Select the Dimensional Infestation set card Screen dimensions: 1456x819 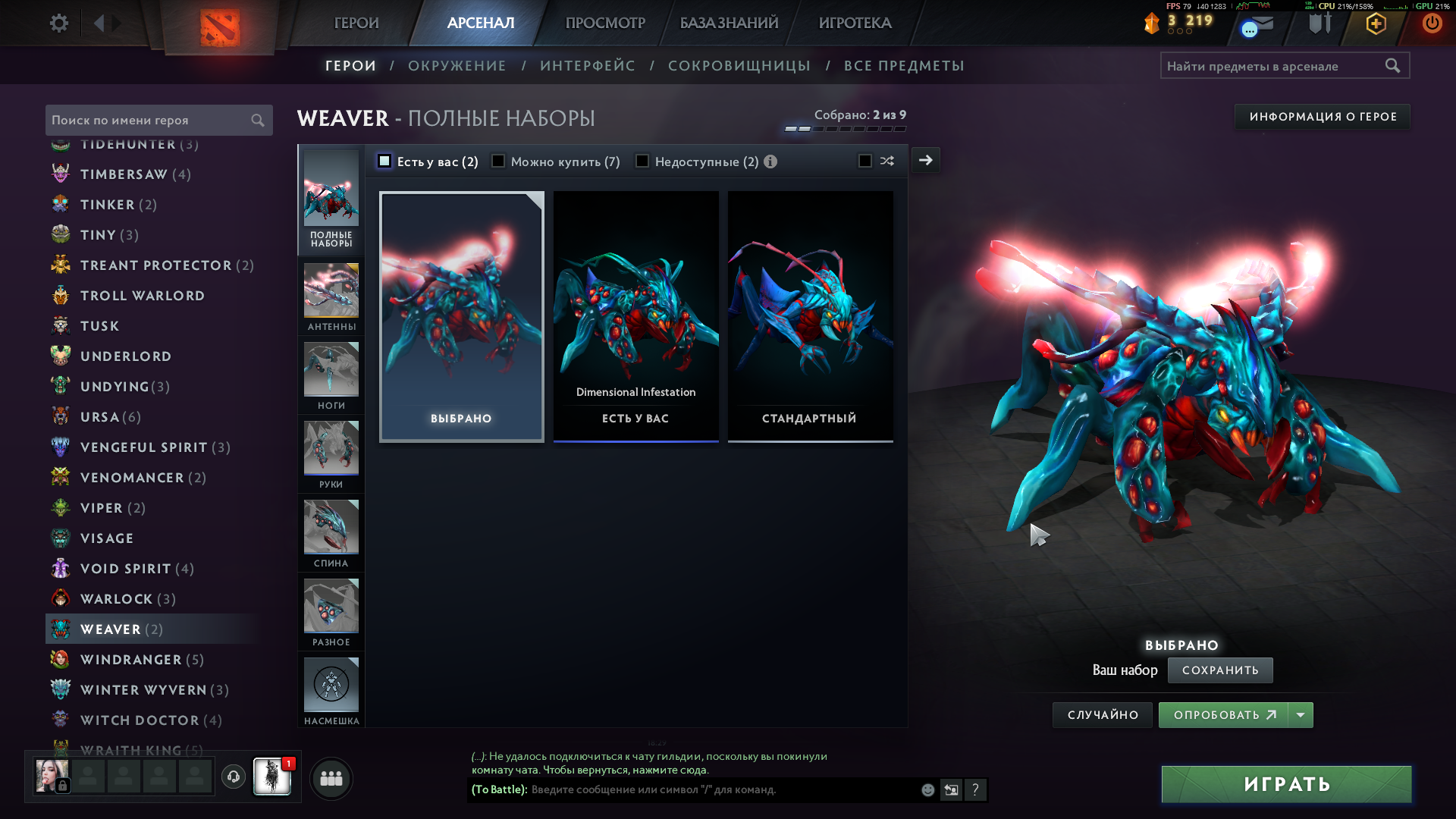(635, 315)
